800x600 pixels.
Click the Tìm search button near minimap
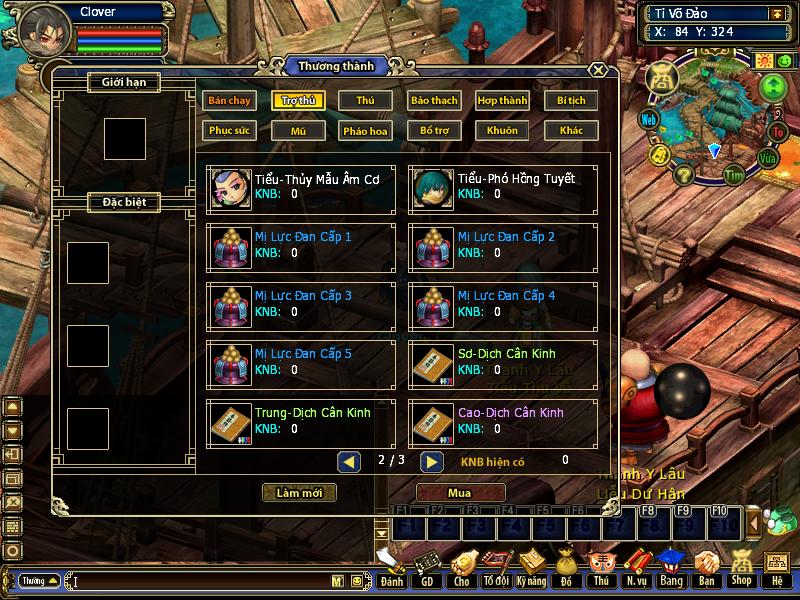pos(735,176)
